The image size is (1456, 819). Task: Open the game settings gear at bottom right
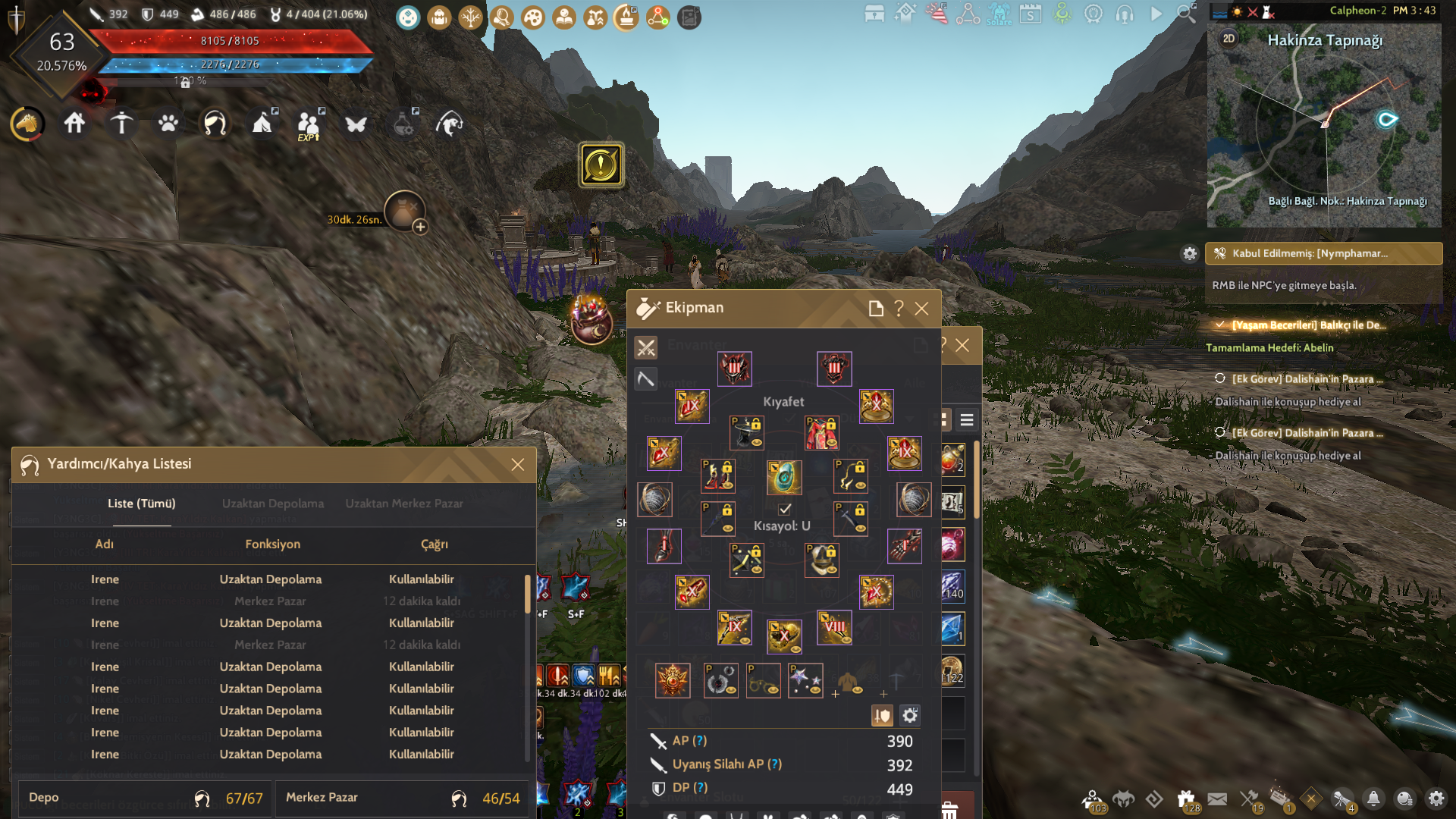pyautogui.click(x=1436, y=799)
